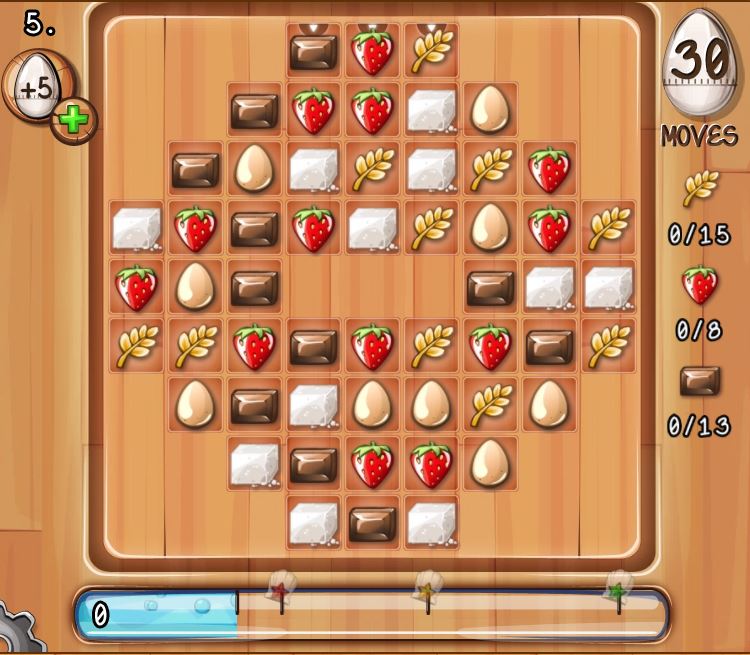Choose the strawberry tile in the top row
Screen dimensions: 750x655
pos(372,52)
